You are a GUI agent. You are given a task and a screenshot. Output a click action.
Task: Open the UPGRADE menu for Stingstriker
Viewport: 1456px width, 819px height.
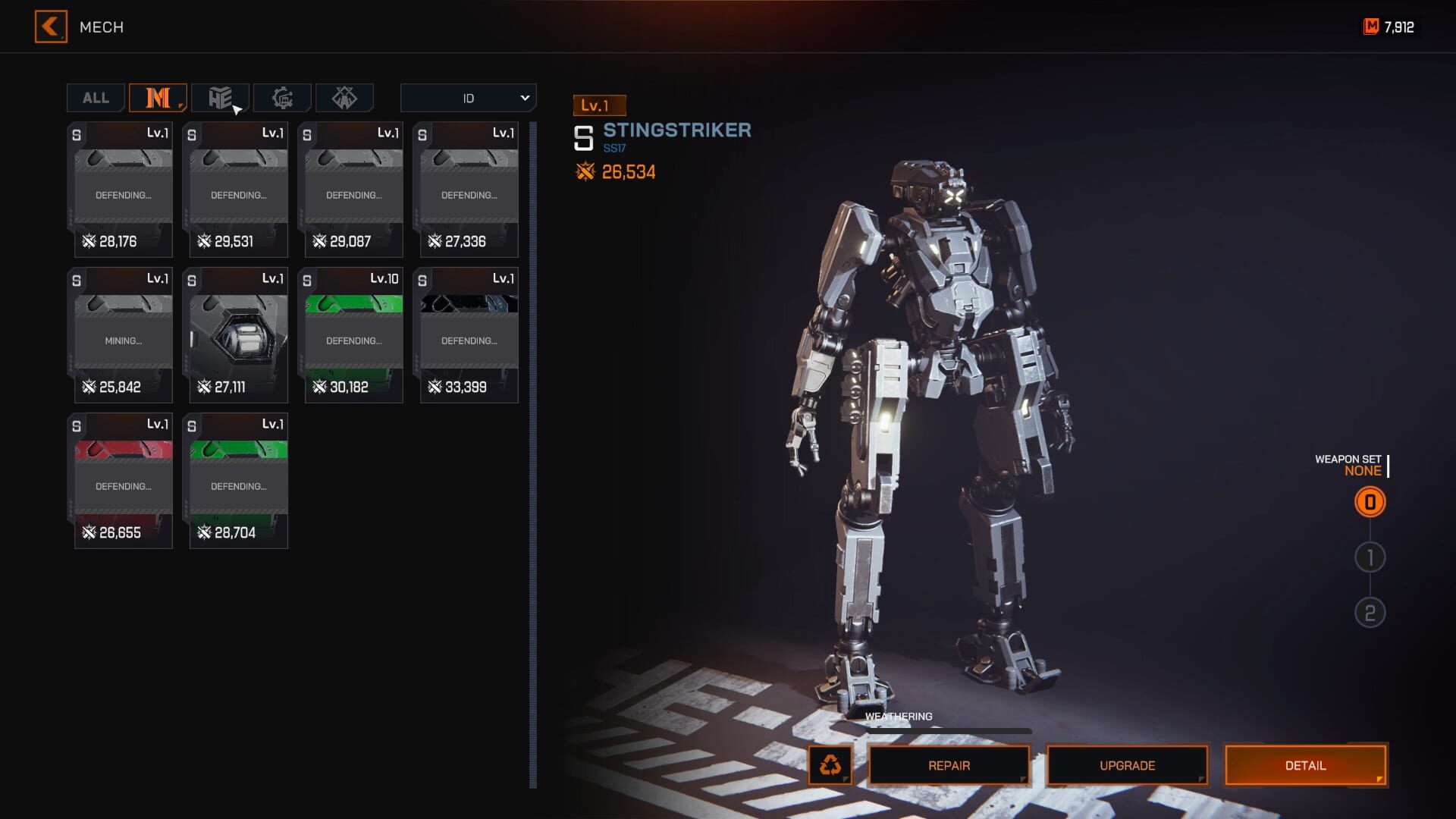(x=1127, y=765)
